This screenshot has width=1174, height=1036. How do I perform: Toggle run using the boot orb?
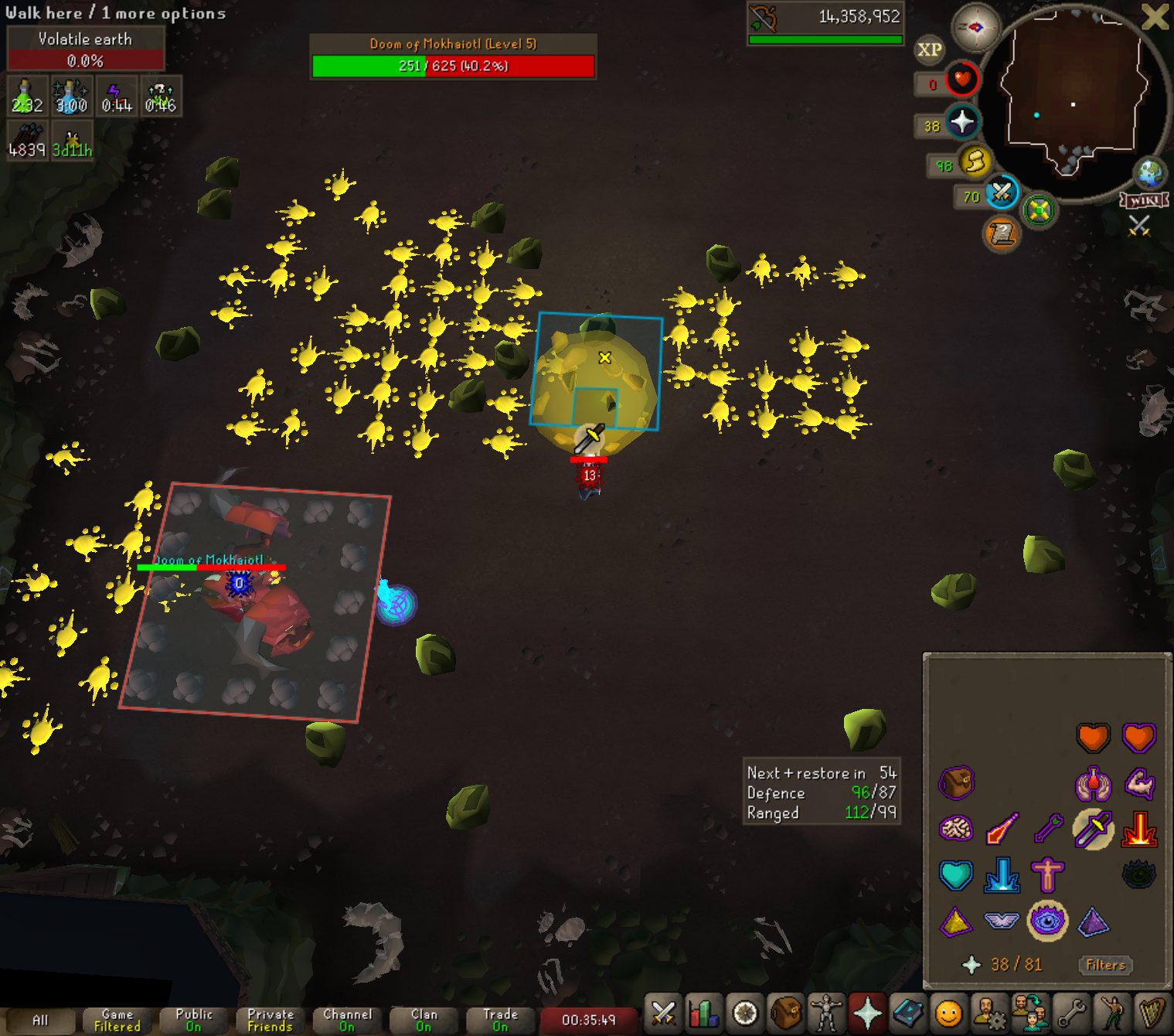(975, 162)
